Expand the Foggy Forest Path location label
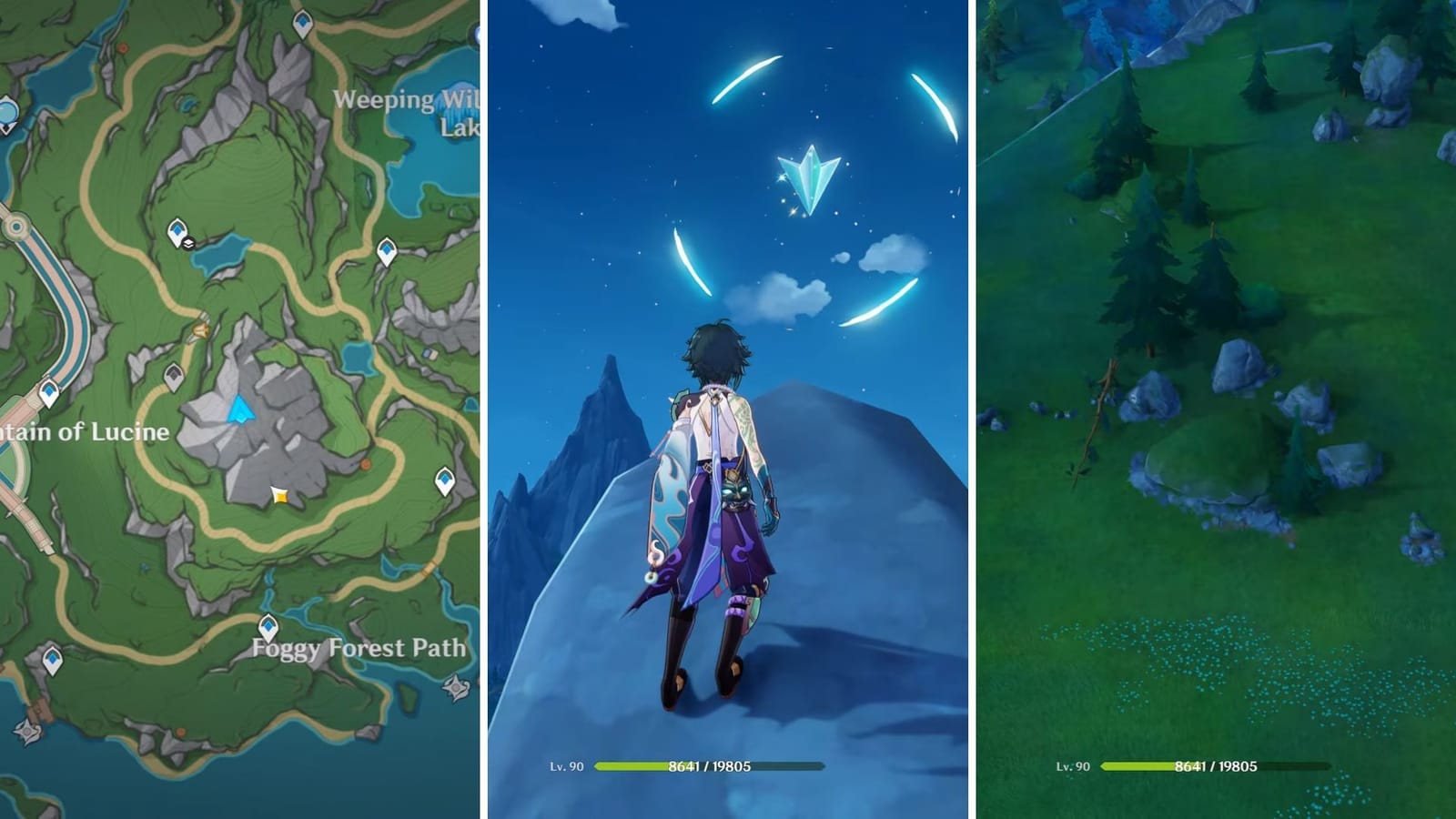Image resolution: width=1456 pixels, height=819 pixels. [x=359, y=649]
